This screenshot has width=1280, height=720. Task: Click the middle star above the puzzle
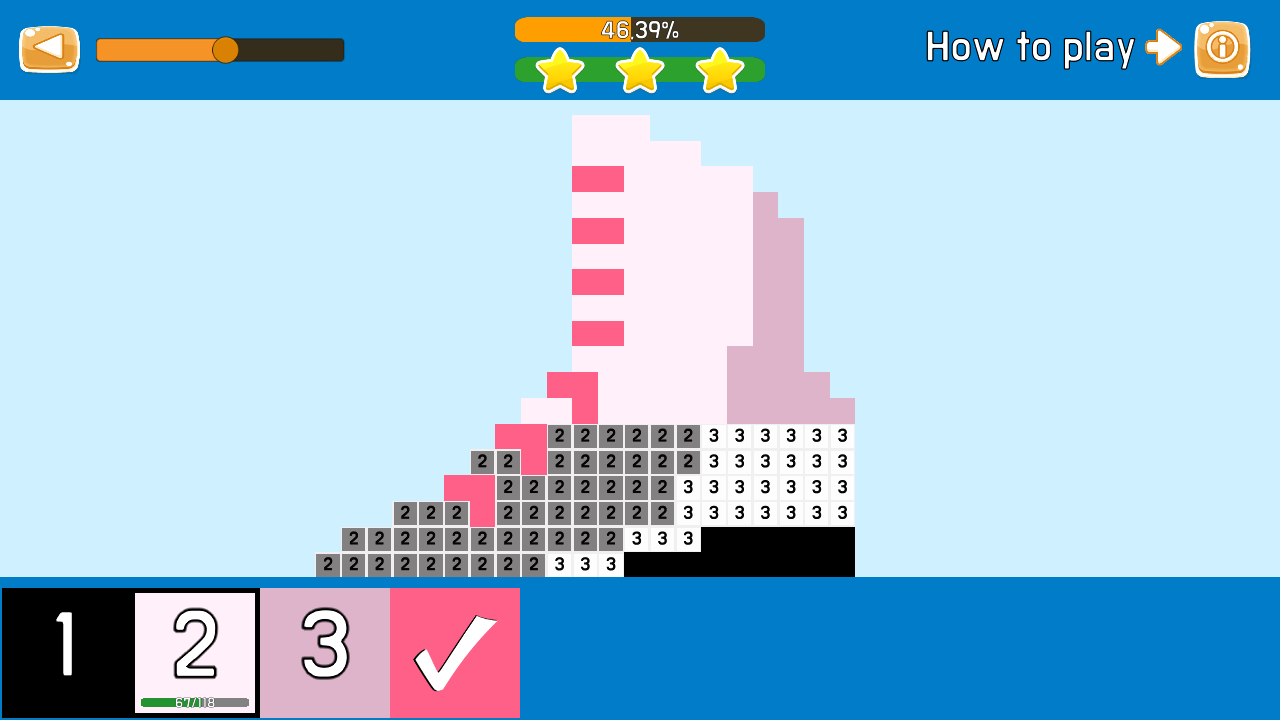[x=639, y=70]
